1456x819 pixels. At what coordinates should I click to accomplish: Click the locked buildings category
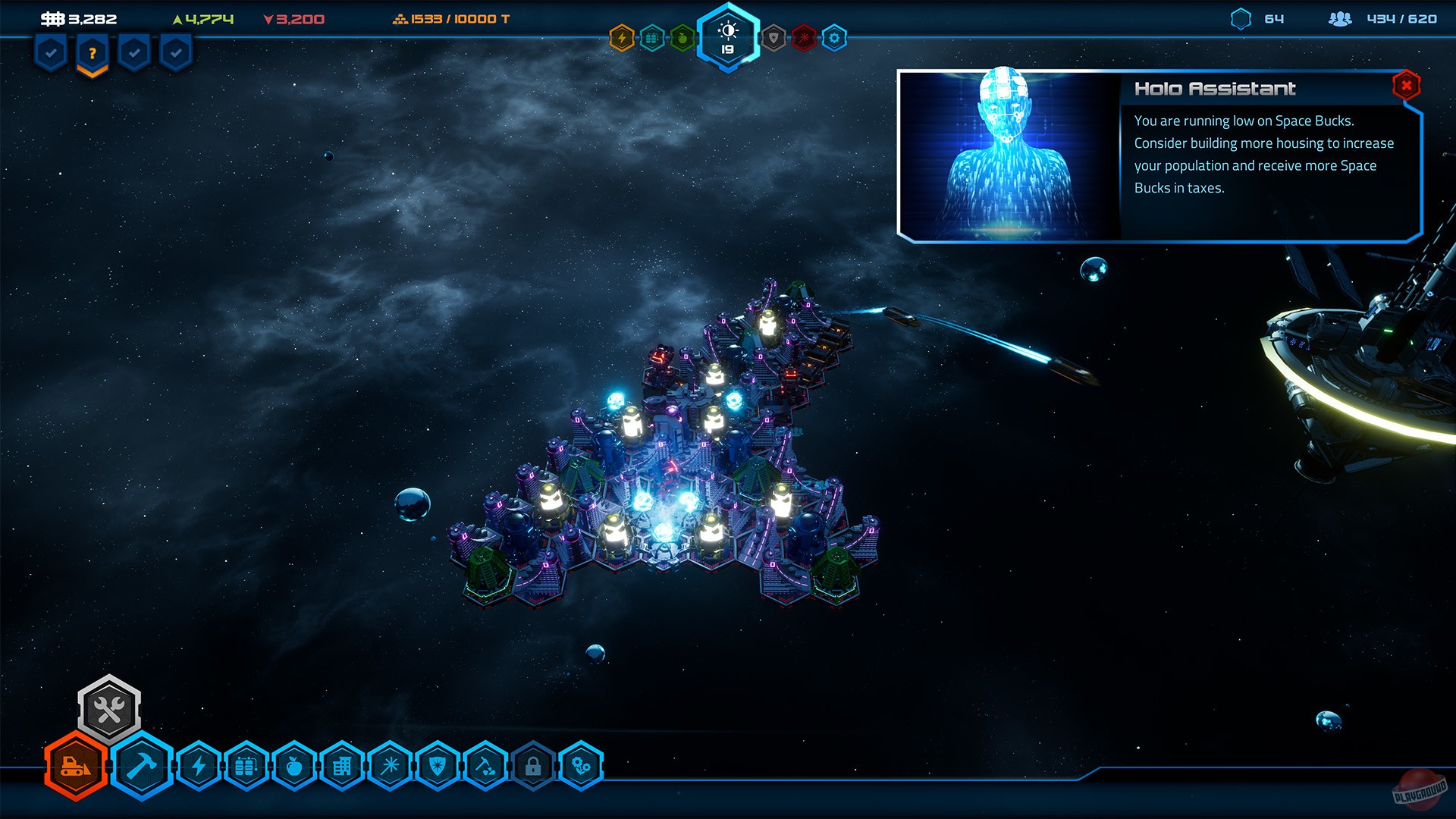tap(533, 766)
